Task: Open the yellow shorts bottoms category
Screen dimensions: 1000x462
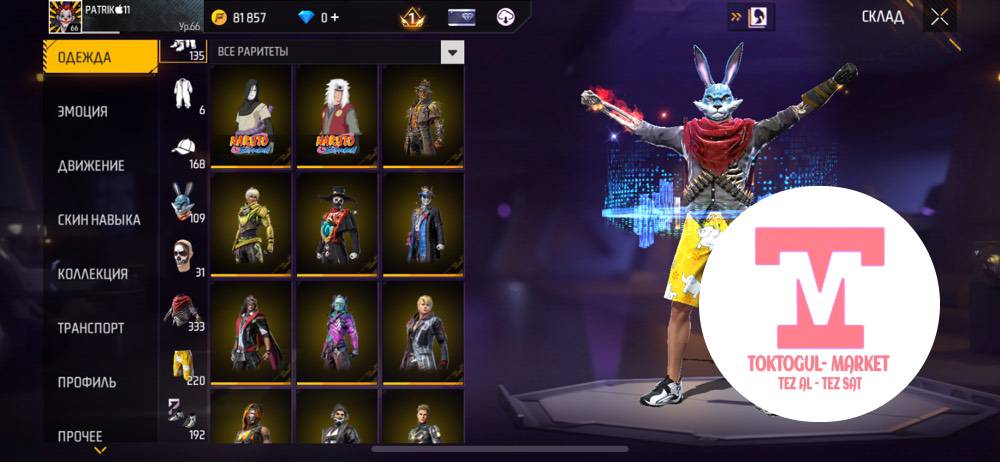Action: pos(182,364)
